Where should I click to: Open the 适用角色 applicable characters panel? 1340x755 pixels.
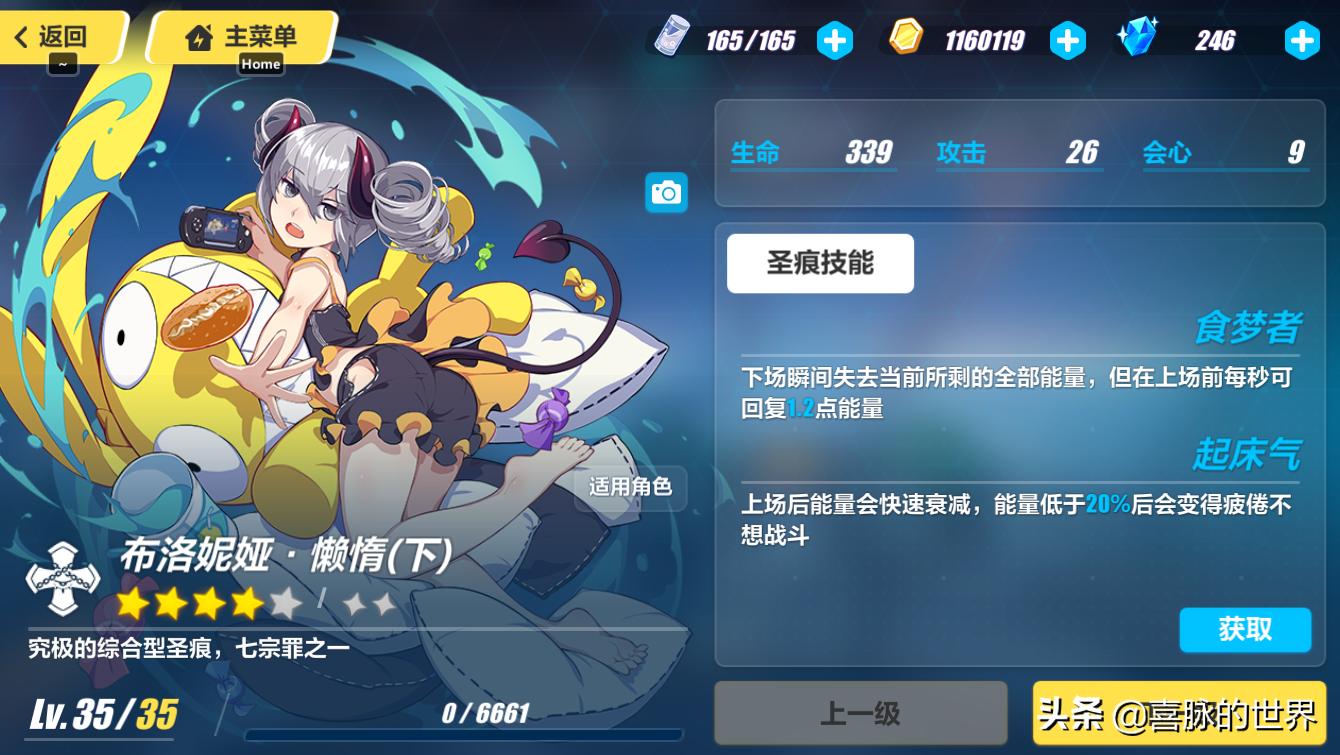[x=630, y=490]
